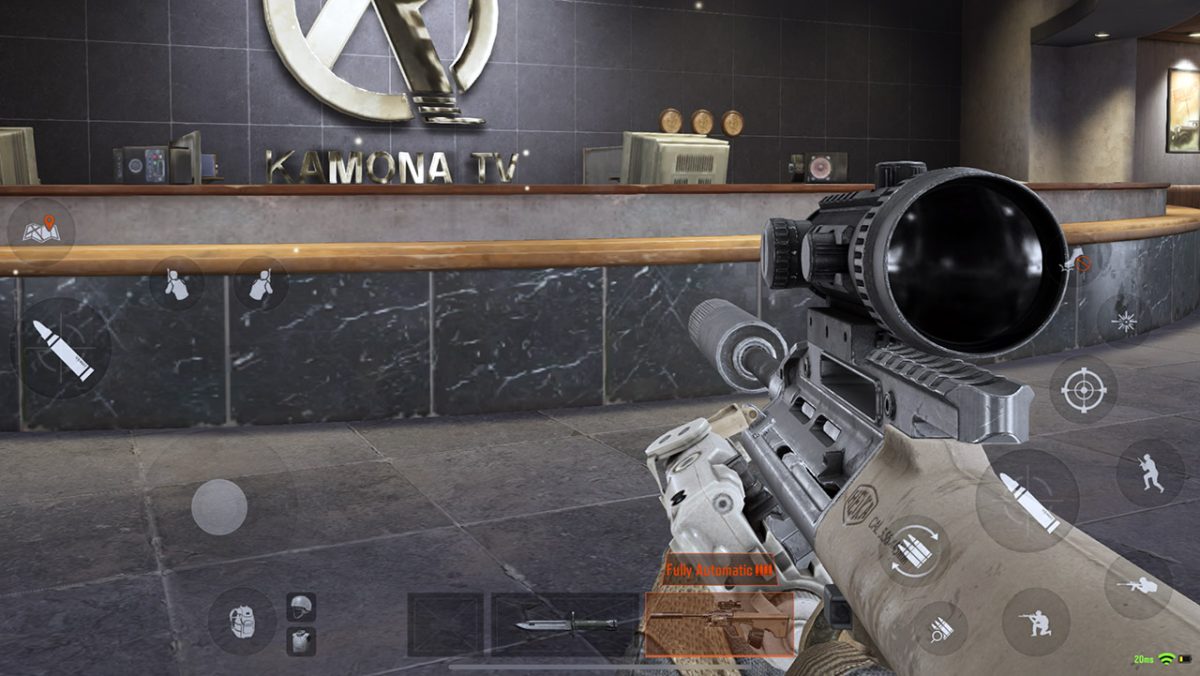Tap the starburst spark button
The image size is (1200, 676).
(x=1123, y=319)
